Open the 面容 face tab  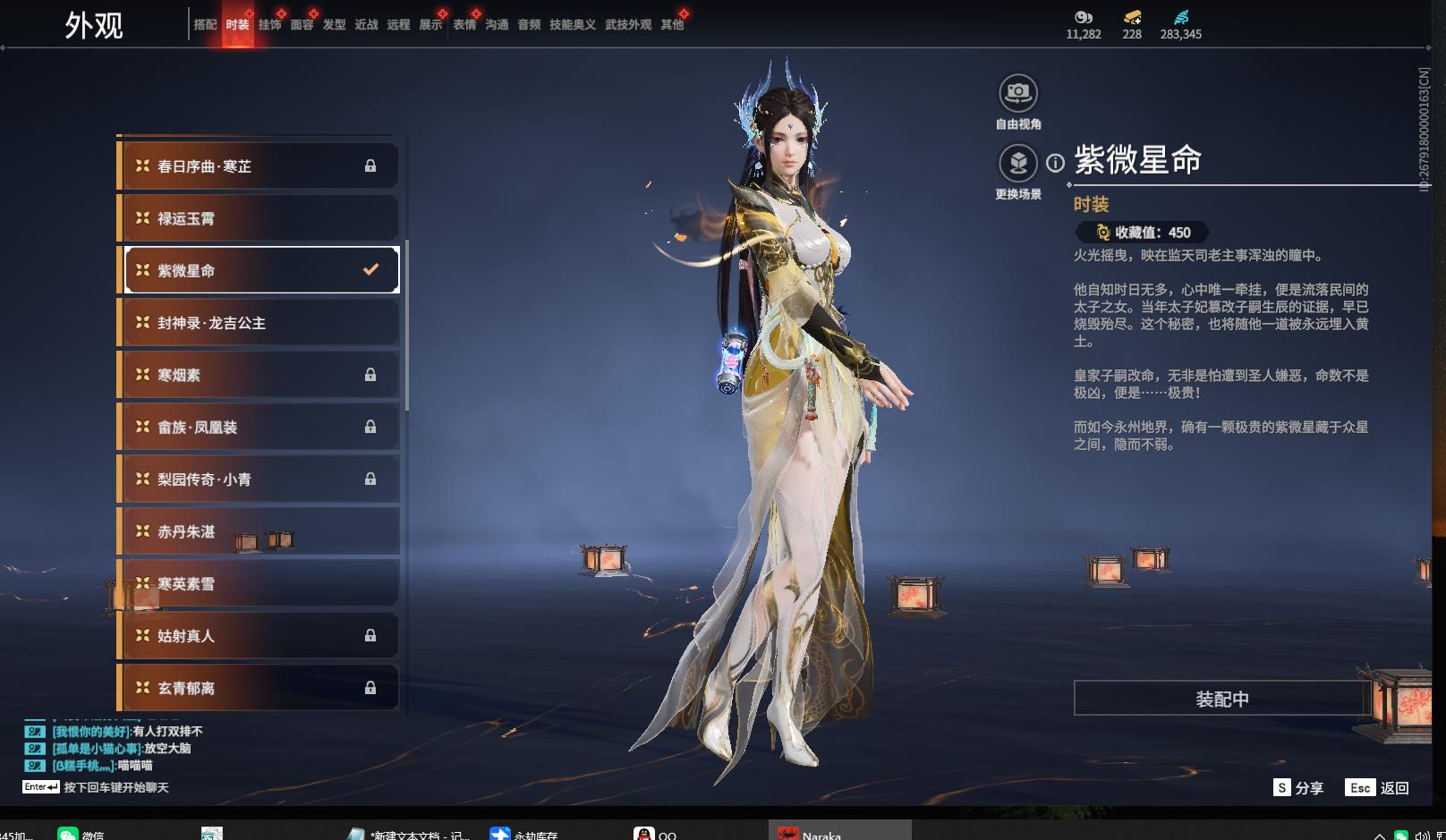pos(302,25)
